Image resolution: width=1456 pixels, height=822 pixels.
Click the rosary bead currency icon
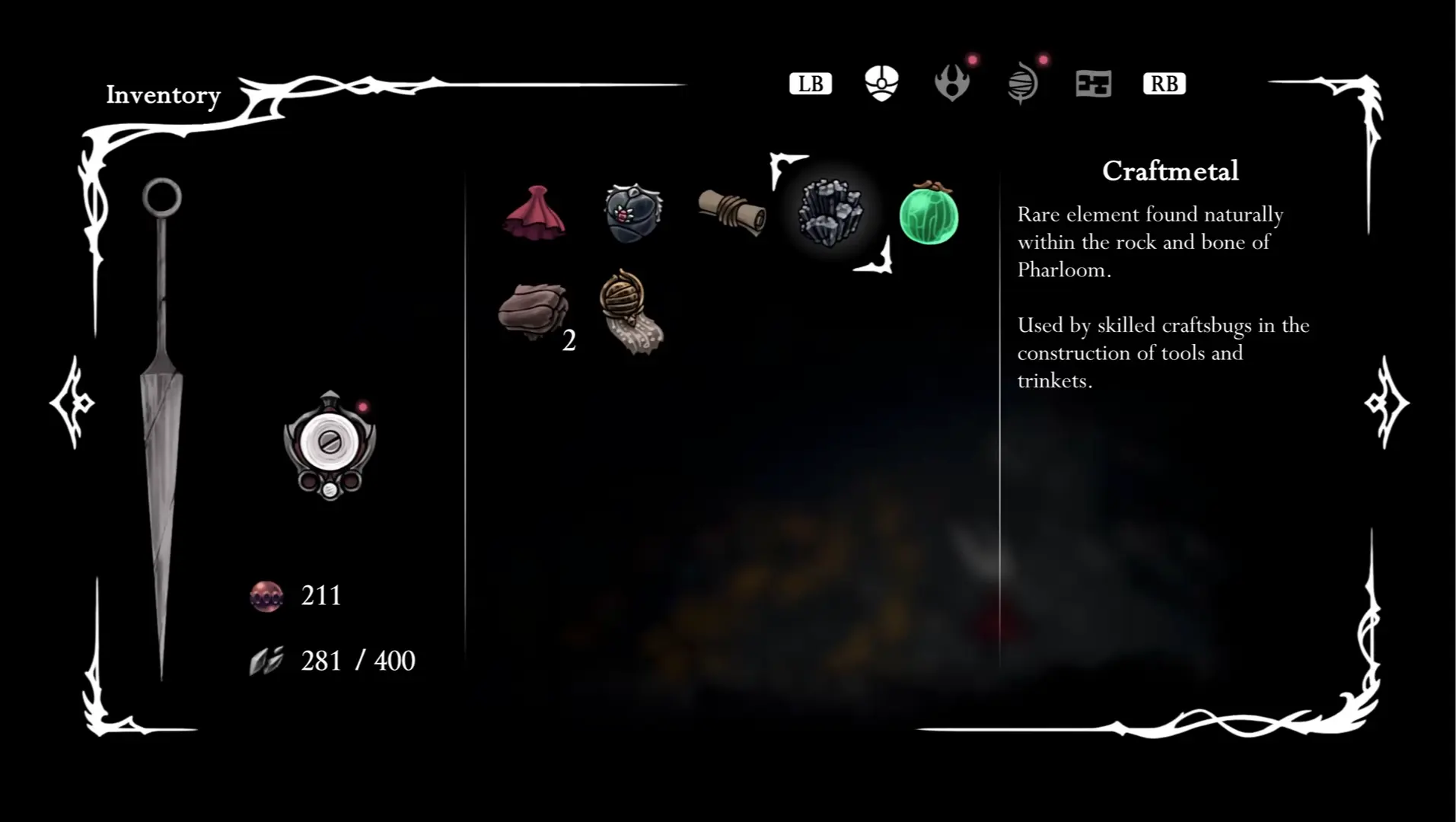(266, 596)
